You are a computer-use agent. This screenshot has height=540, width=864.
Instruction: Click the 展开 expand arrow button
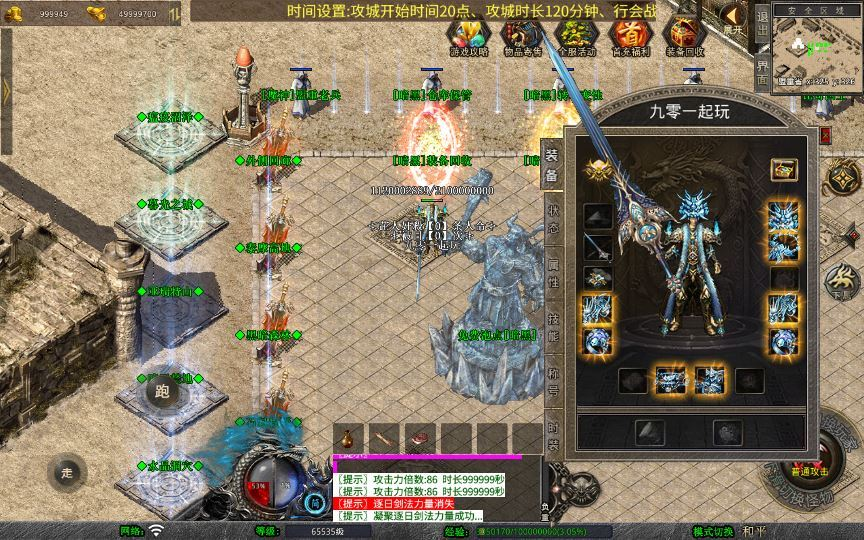tap(734, 18)
